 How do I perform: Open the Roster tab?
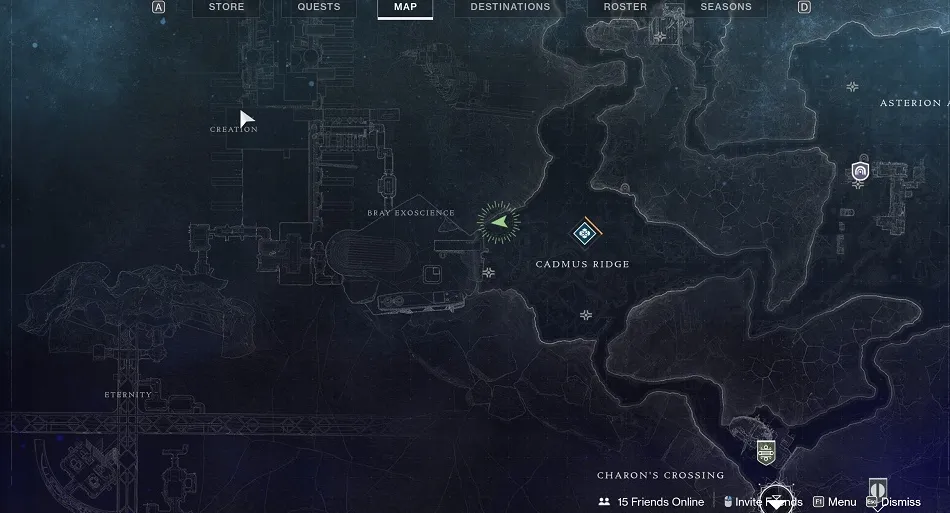[625, 7]
